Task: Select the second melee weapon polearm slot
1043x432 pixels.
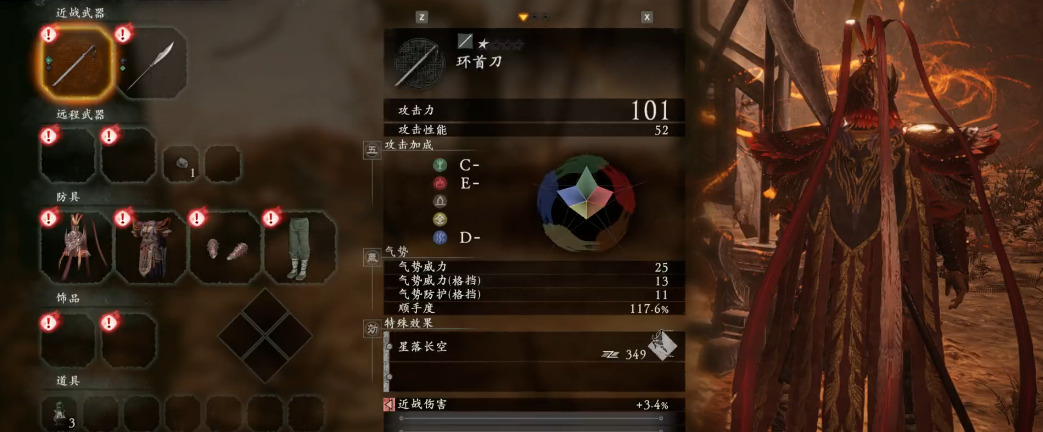Action: (151, 64)
